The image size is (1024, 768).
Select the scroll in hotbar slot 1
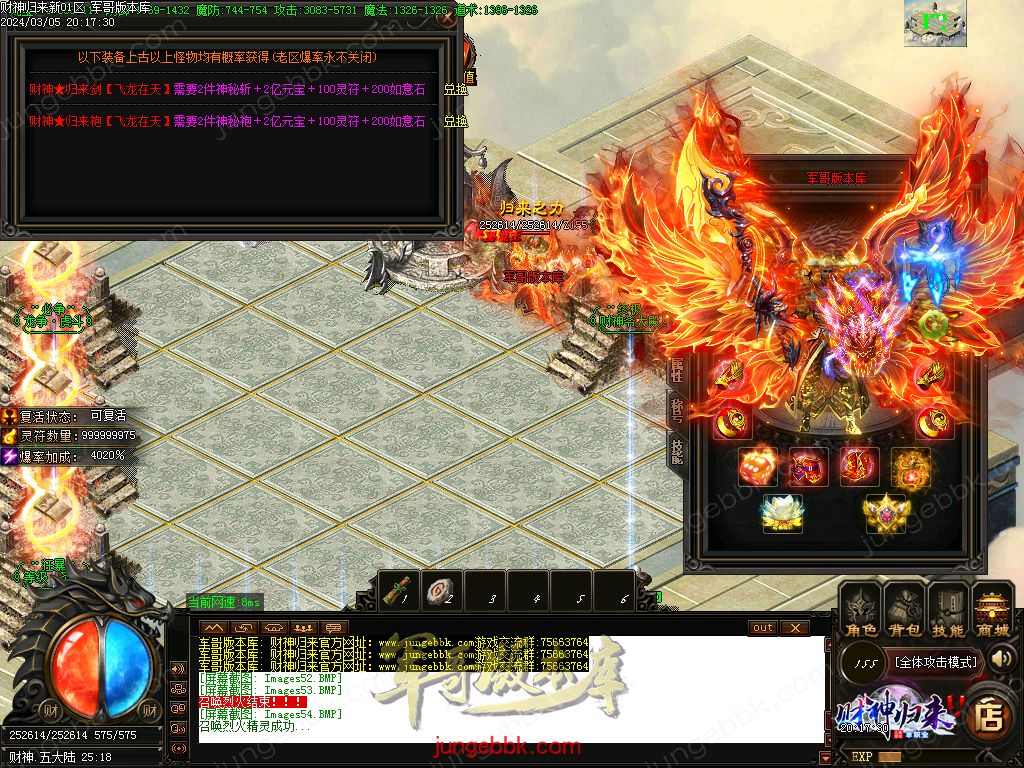click(401, 591)
